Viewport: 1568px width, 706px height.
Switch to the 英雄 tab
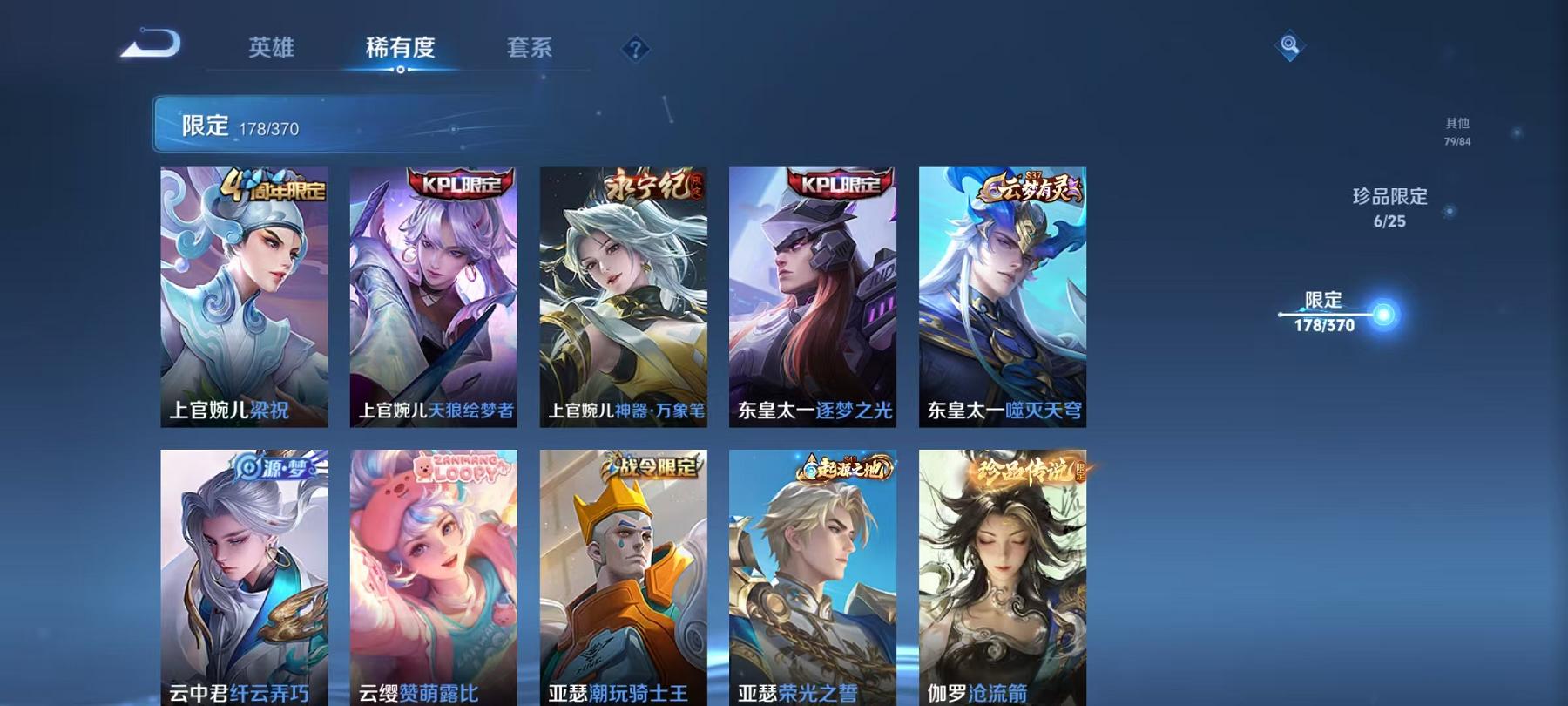pyautogui.click(x=271, y=50)
